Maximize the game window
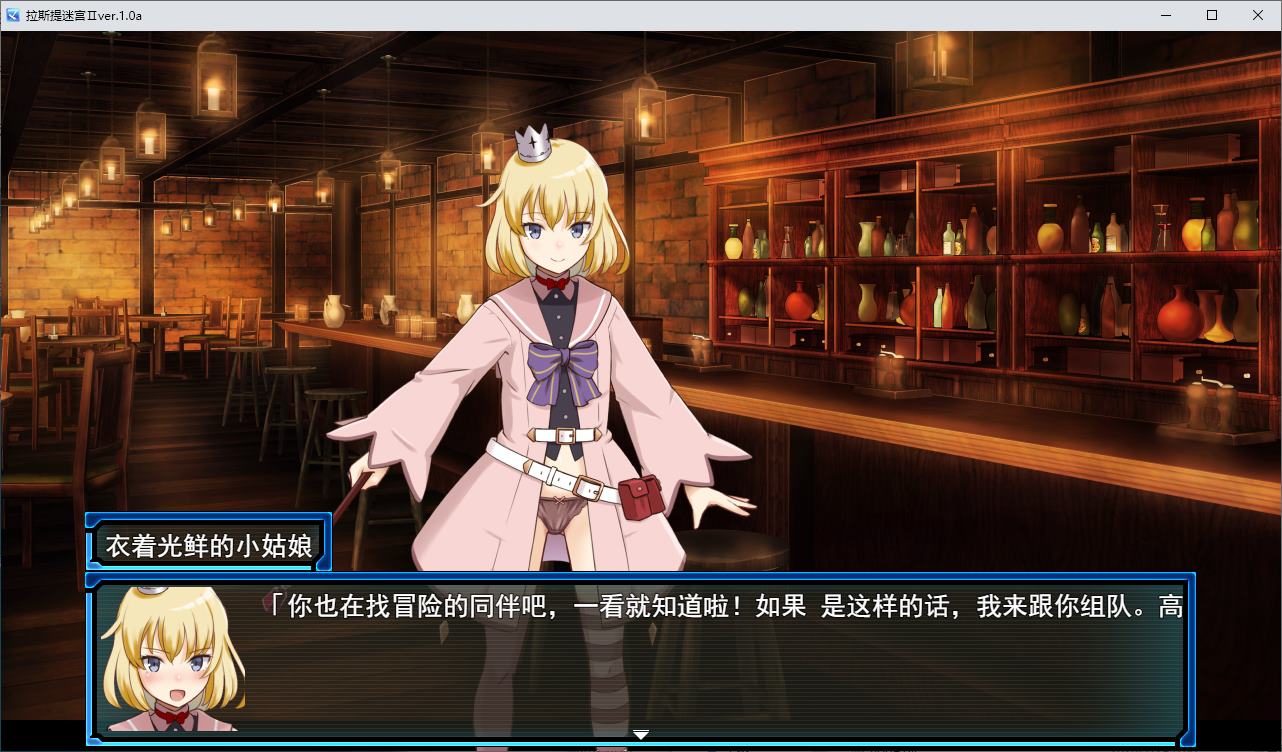The height and width of the screenshot is (752, 1282). tap(1212, 15)
